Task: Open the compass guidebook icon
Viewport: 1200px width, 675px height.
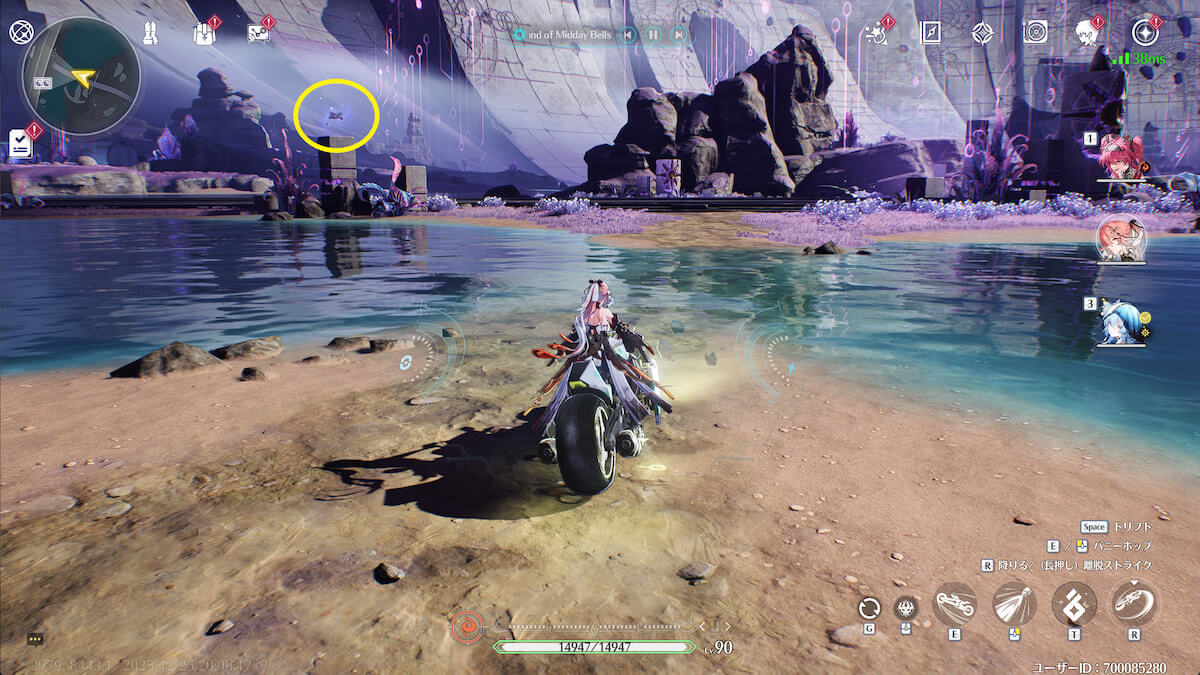Action: [x=930, y=33]
